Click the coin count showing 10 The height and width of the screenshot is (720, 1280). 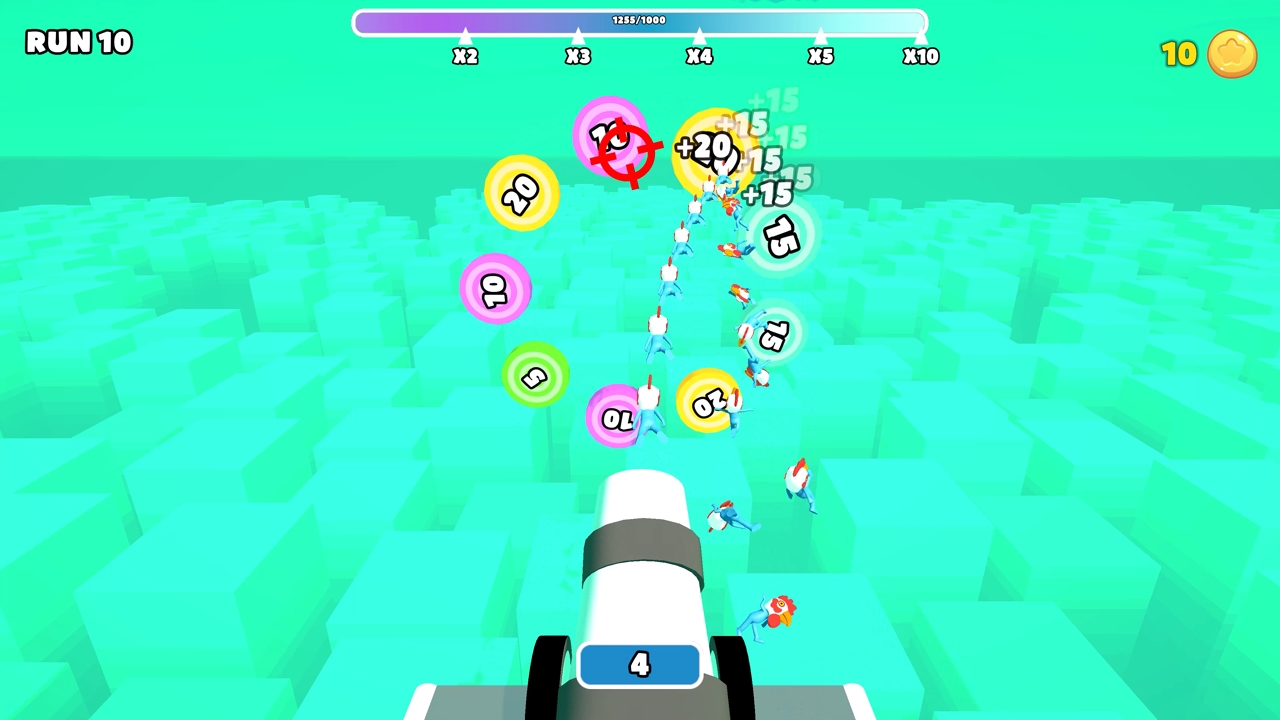(1180, 54)
